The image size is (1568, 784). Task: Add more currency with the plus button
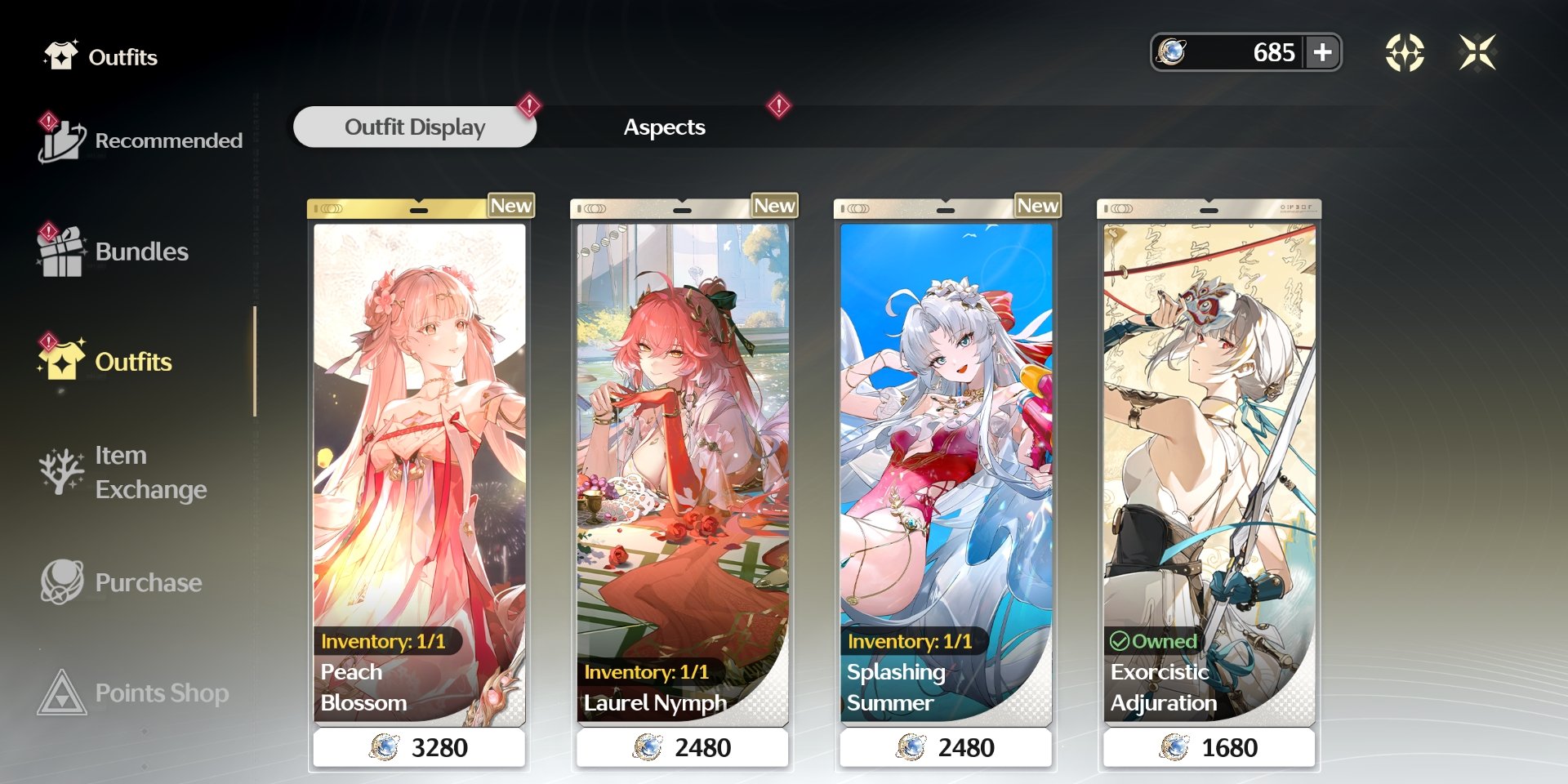click(x=1322, y=52)
